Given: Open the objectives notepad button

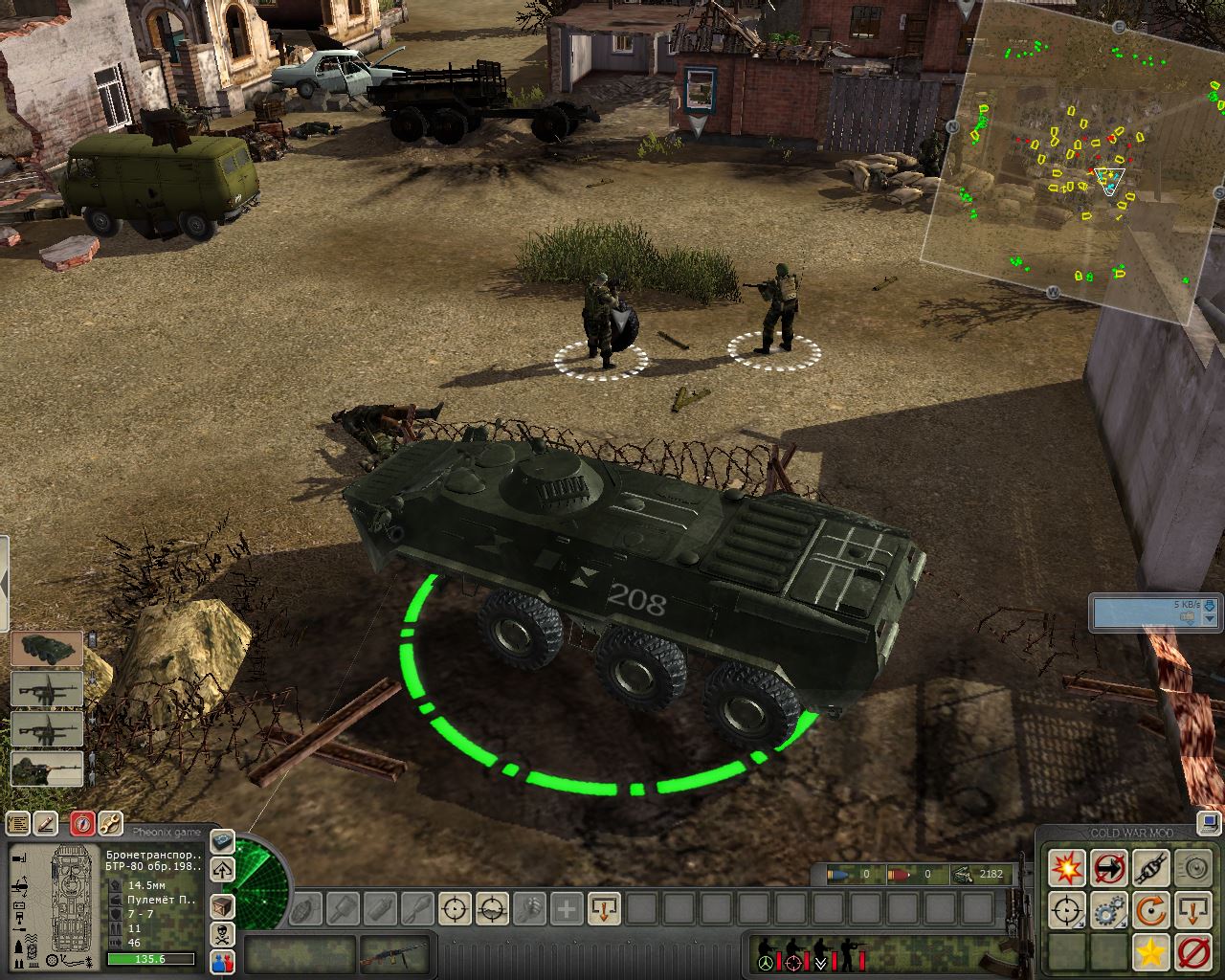Looking at the screenshot, I should (x=18, y=823).
